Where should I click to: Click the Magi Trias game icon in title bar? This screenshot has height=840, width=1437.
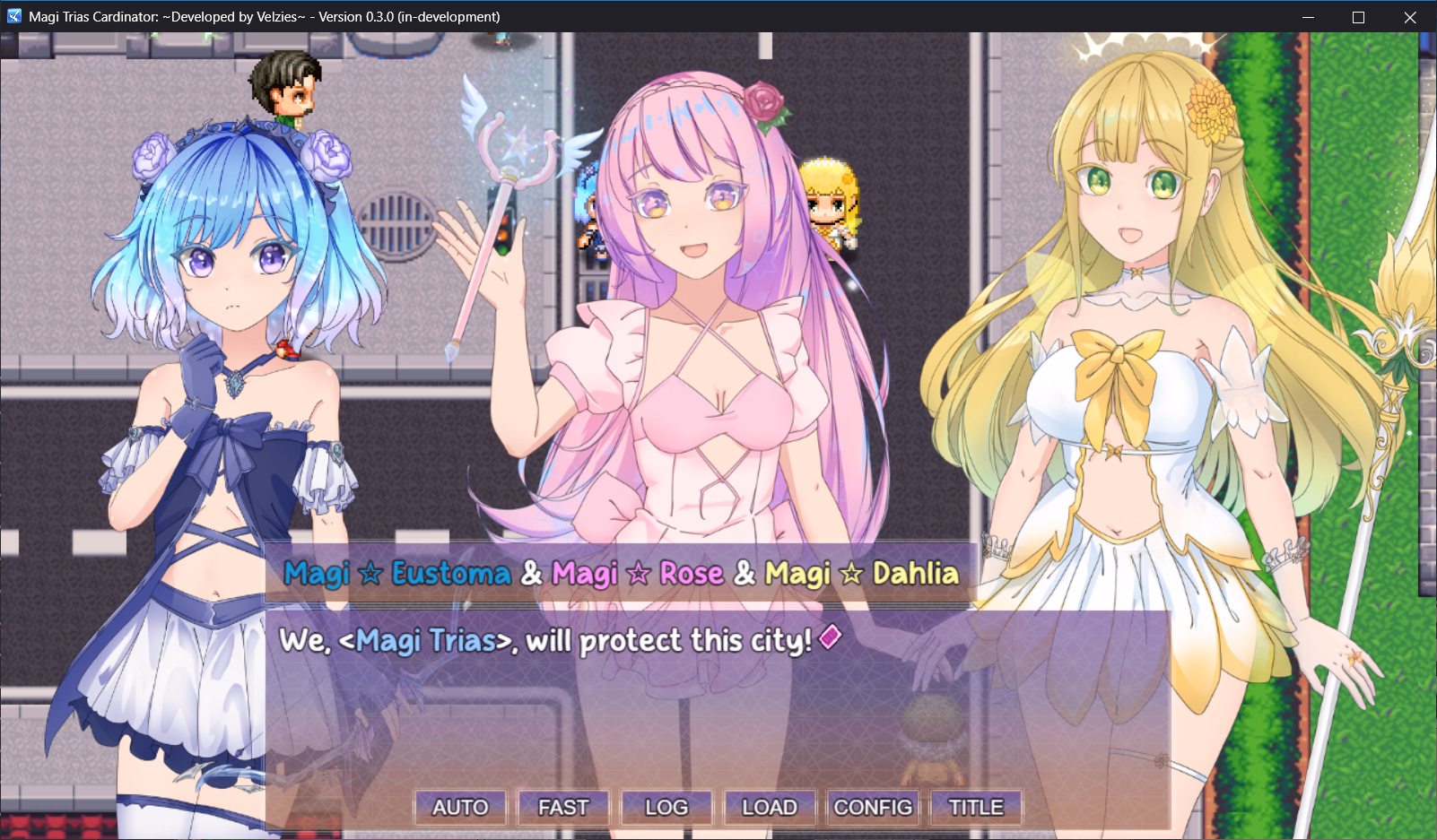pos(13,16)
